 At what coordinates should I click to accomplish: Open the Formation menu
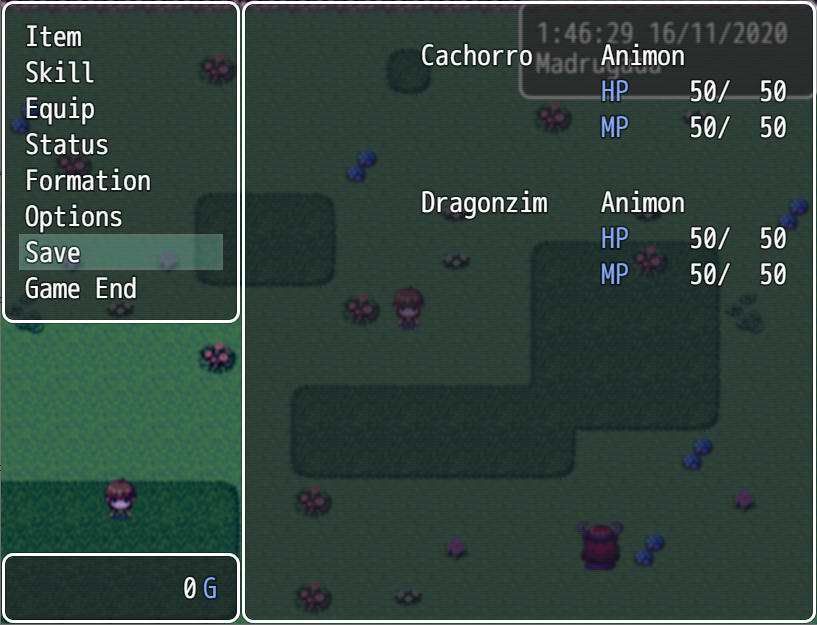click(88, 181)
